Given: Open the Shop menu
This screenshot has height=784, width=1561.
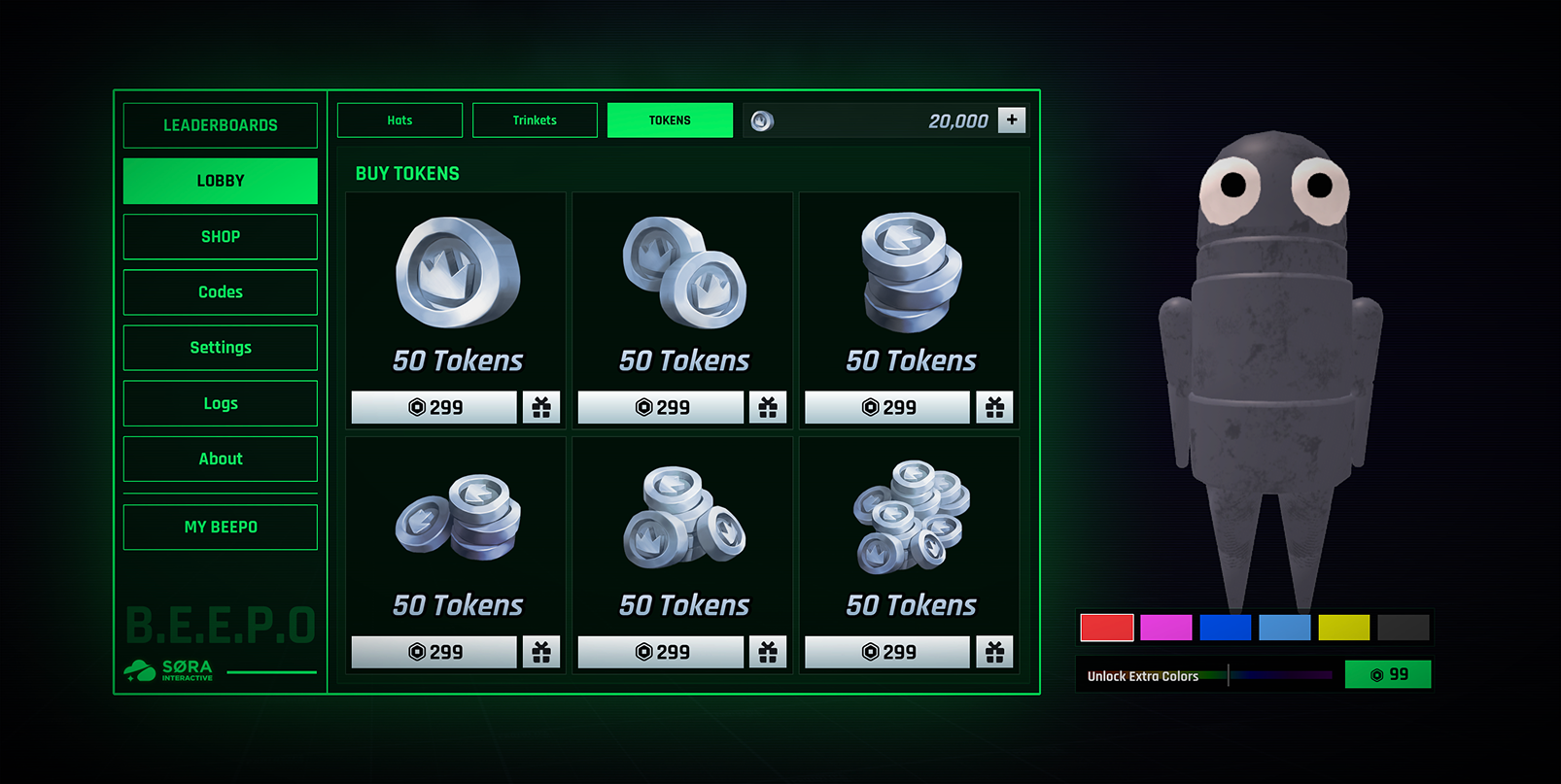Looking at the screenshot, I should [x=221, y=237].
